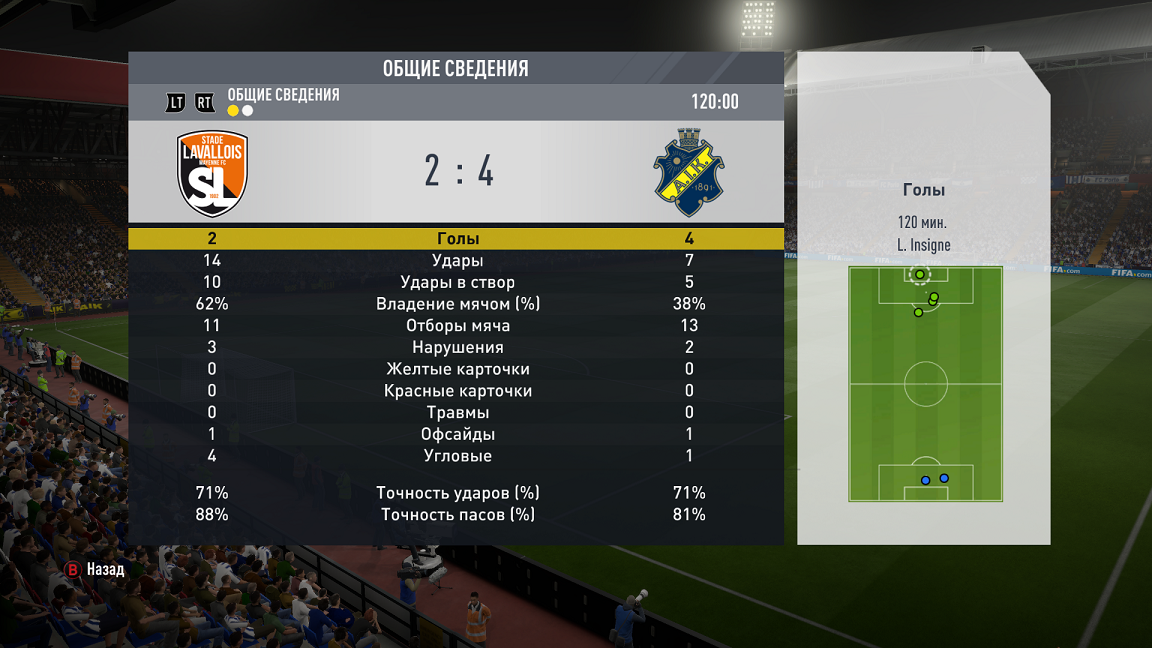Click the yellow first-page indicator dot
The height and width of the screenshot is (648, 1152).
click(x=233, y=111)
